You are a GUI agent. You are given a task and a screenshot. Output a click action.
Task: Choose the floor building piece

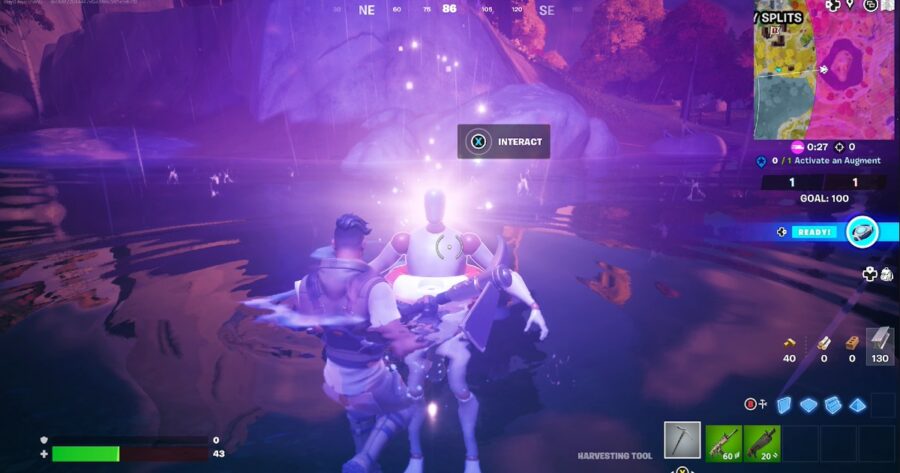808,404
